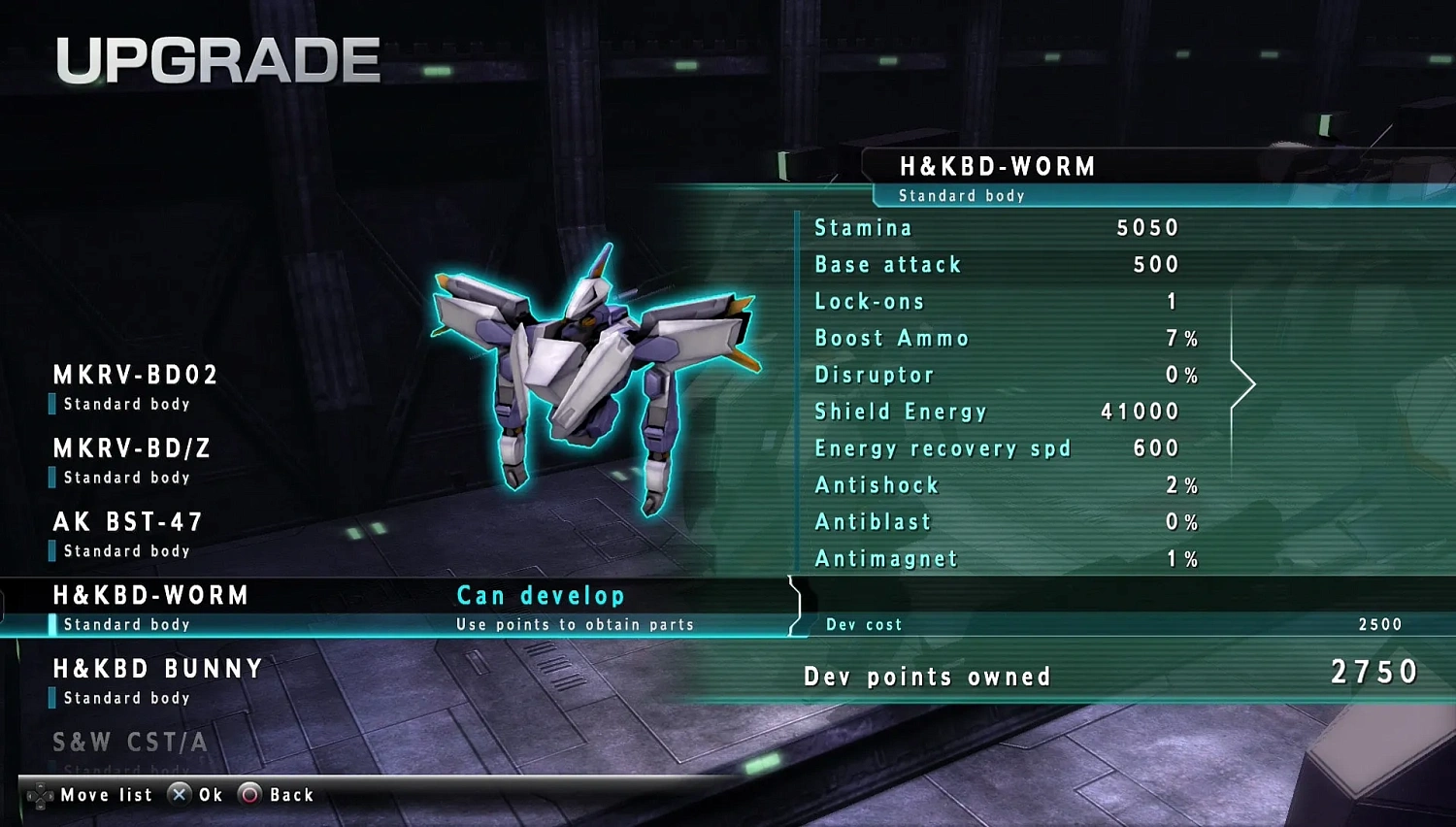Select the H&KBD-WORM body part
Viewport: 1456px width, 827px height.
click(x=150, y=595)
